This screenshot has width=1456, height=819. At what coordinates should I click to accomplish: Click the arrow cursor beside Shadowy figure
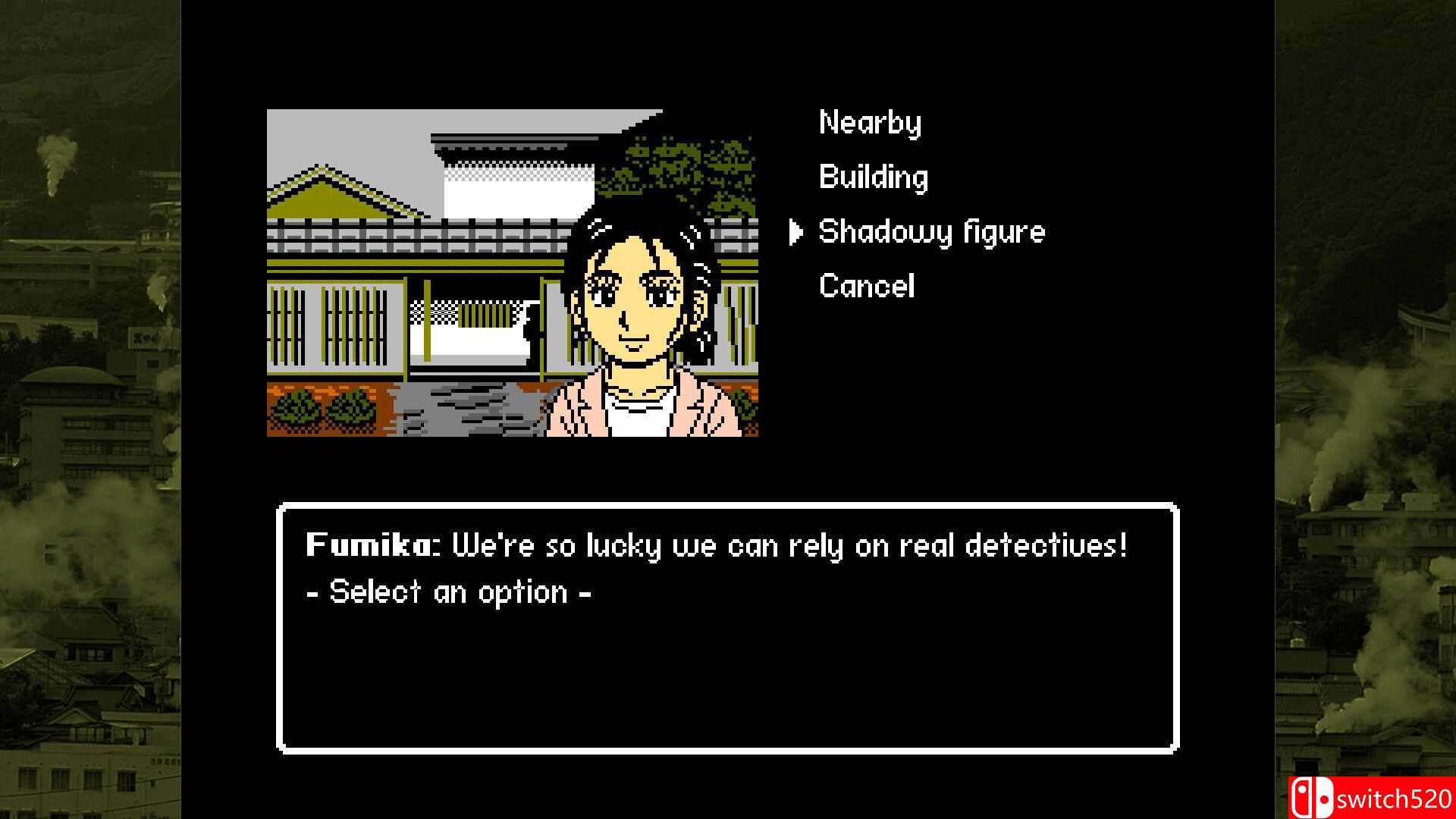click(795, 231)
